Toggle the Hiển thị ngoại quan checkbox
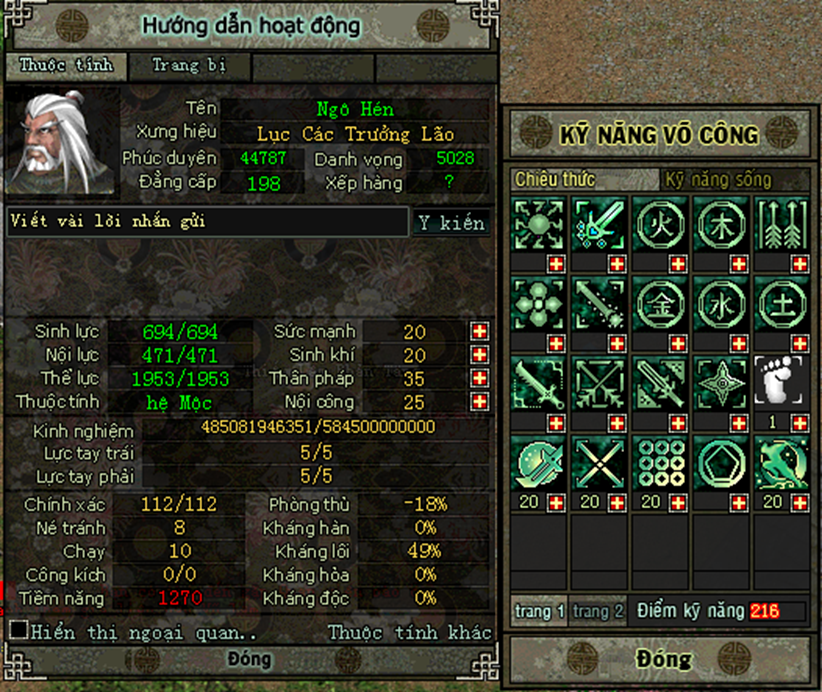Image resolution: width=822 pixels, height=692 pixels. 18,631
